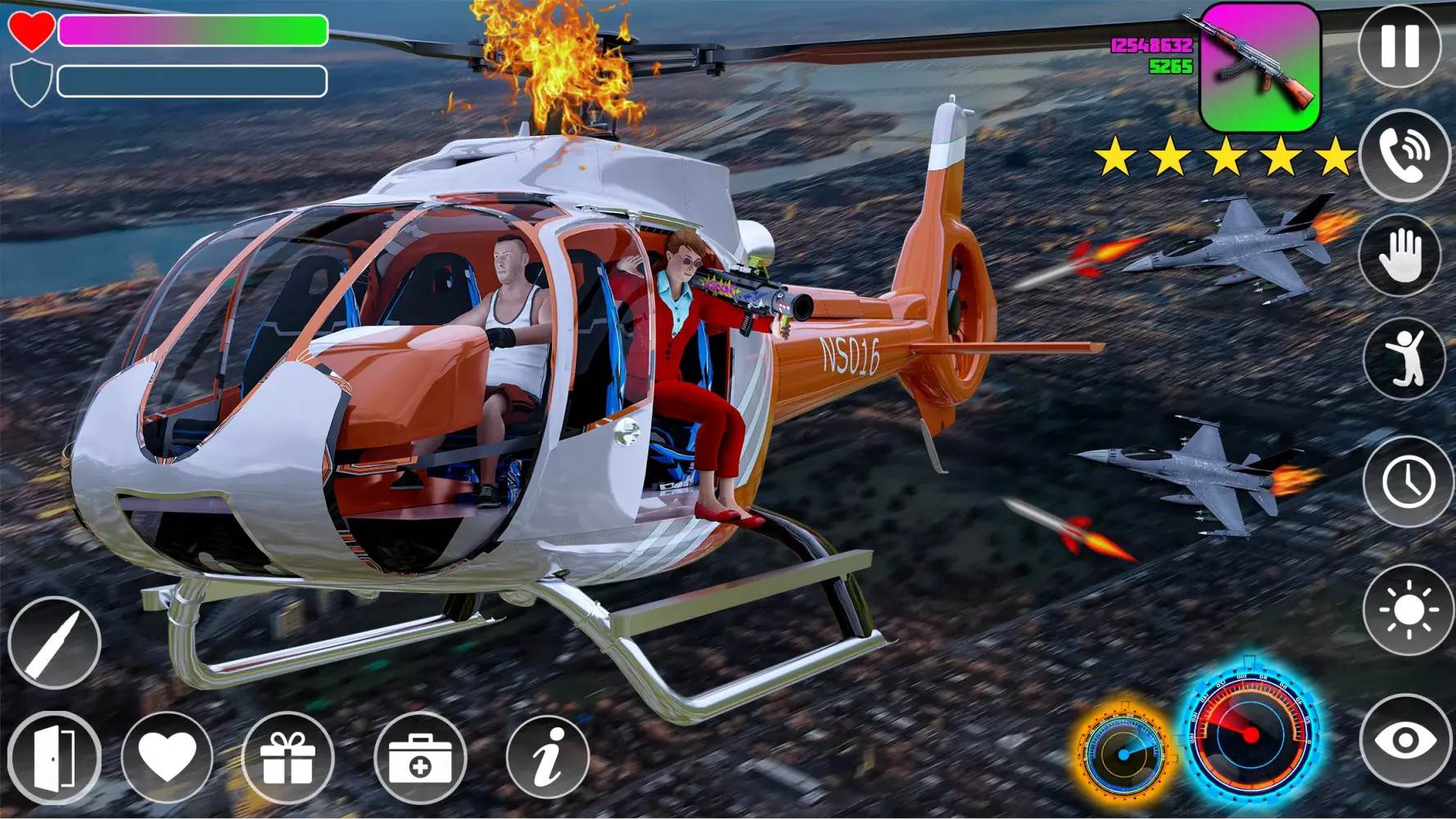
Task: Open the clock time icon
Action: pos(1403,477)
